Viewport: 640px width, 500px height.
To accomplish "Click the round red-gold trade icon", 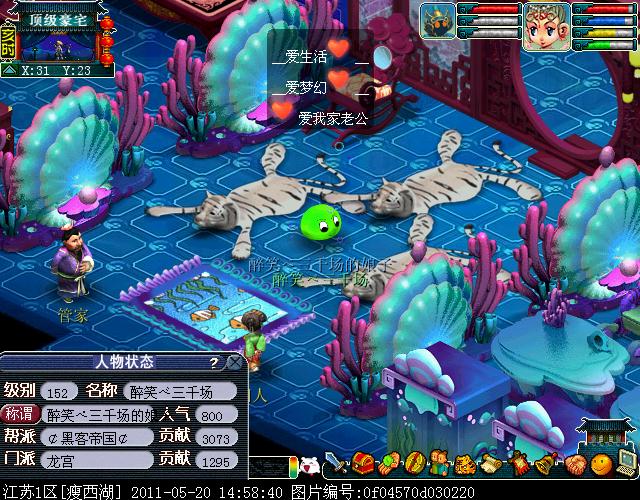I will pyautogui.click(x=414, y=464).
